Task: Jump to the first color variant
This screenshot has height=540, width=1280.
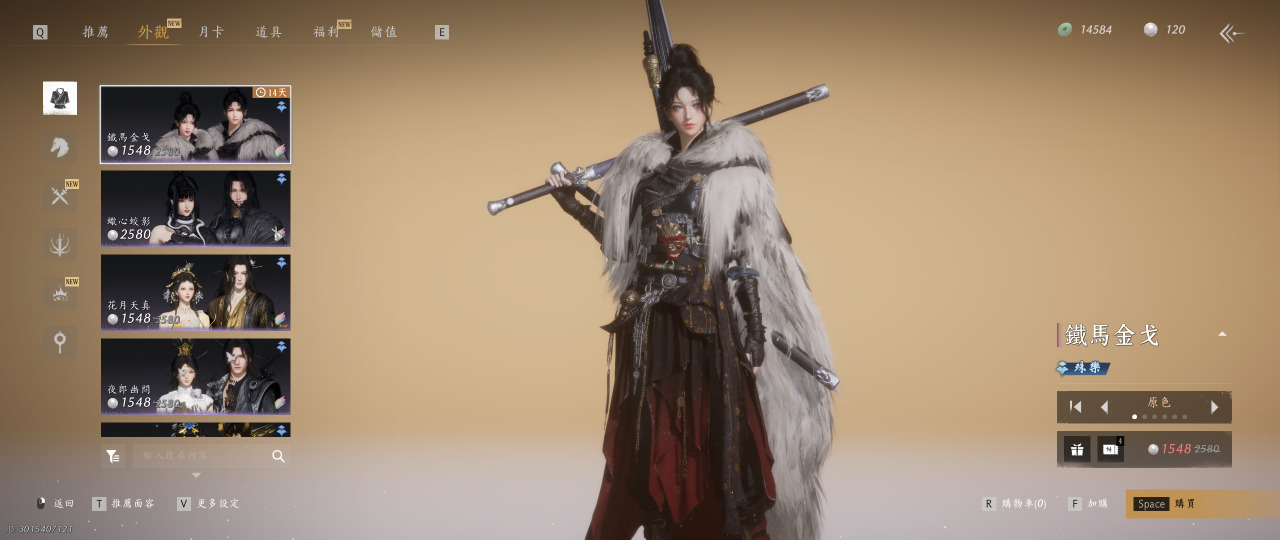Action: point(1076,407)
